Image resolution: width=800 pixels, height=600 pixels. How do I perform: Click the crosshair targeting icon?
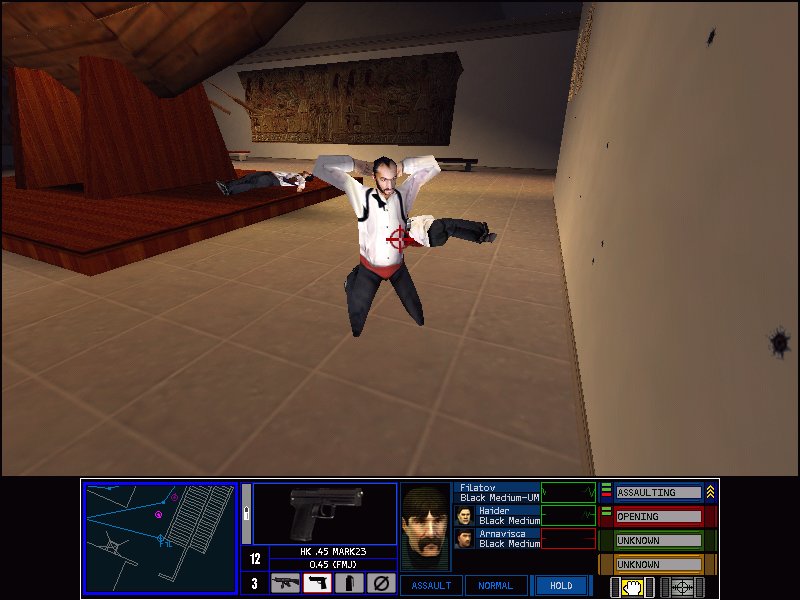point(682,587)
